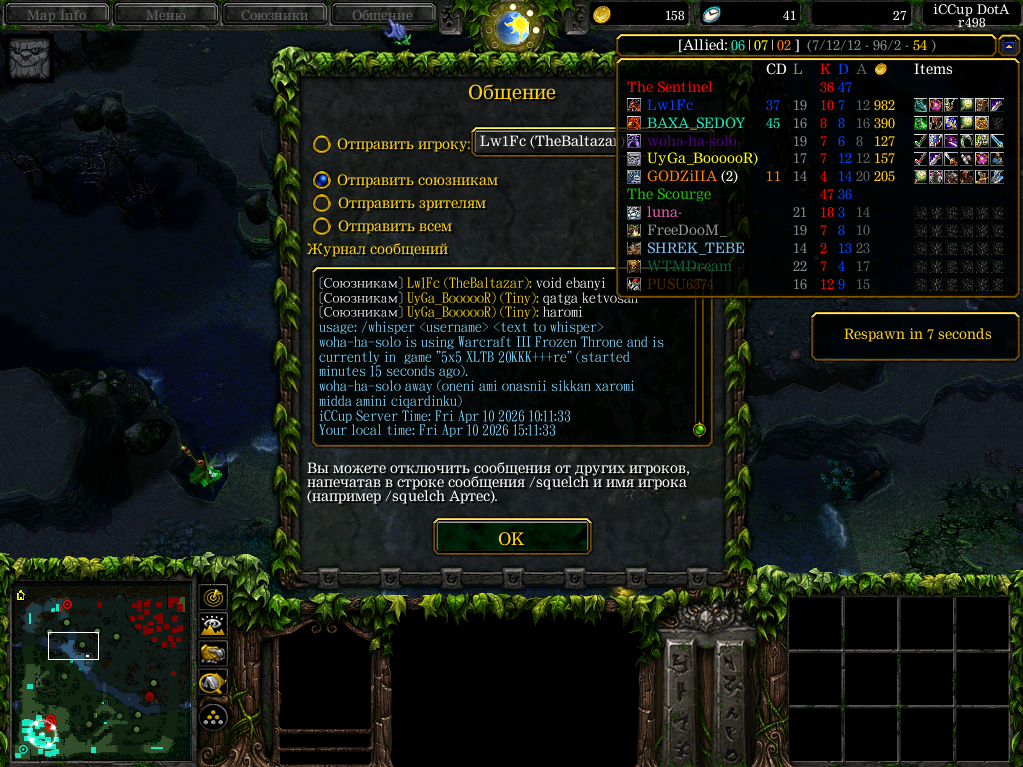
Task: Activate the minimap signal ping button
Action: (213, 597)
